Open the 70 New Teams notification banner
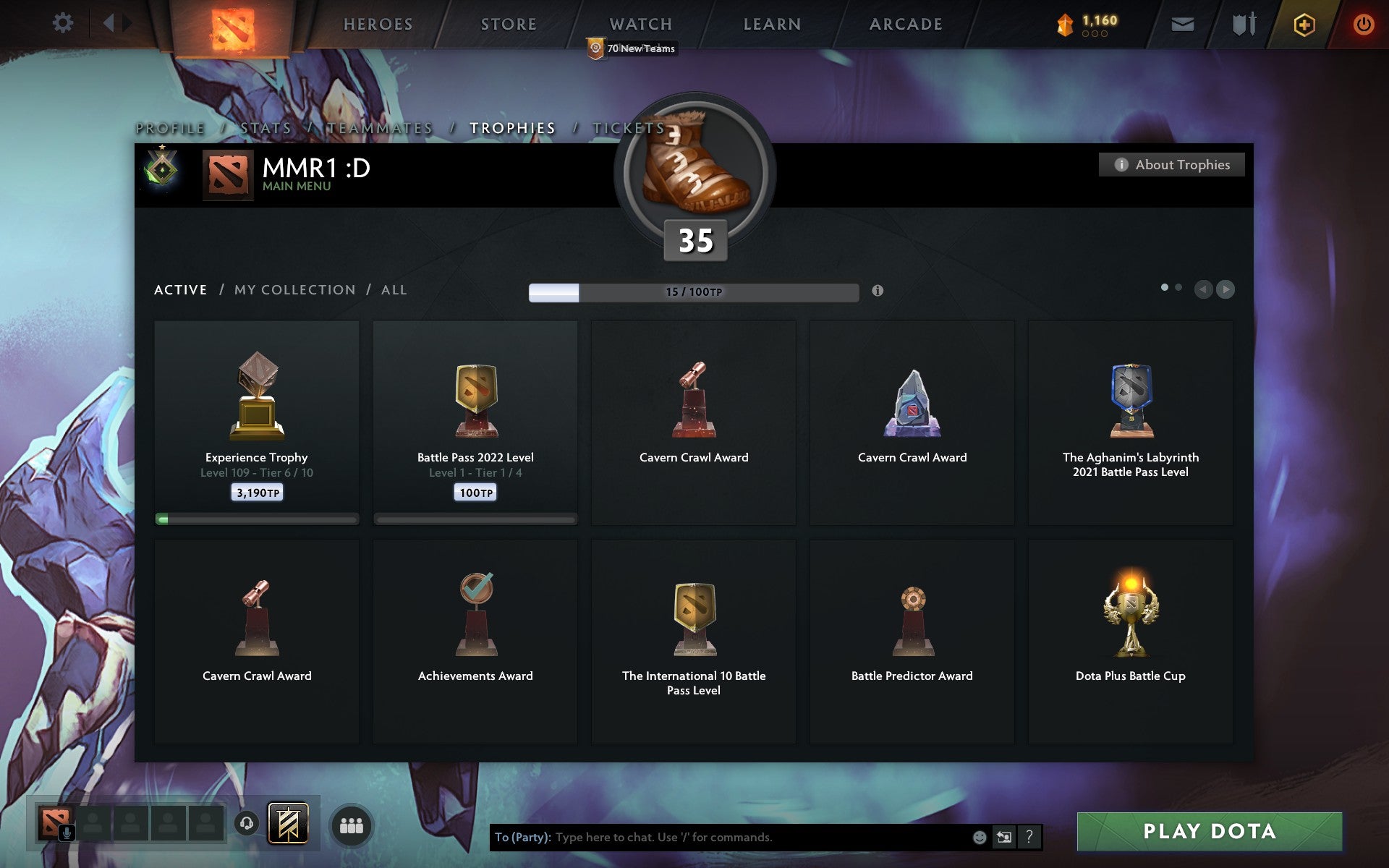1389x868 pixels. 633,48
